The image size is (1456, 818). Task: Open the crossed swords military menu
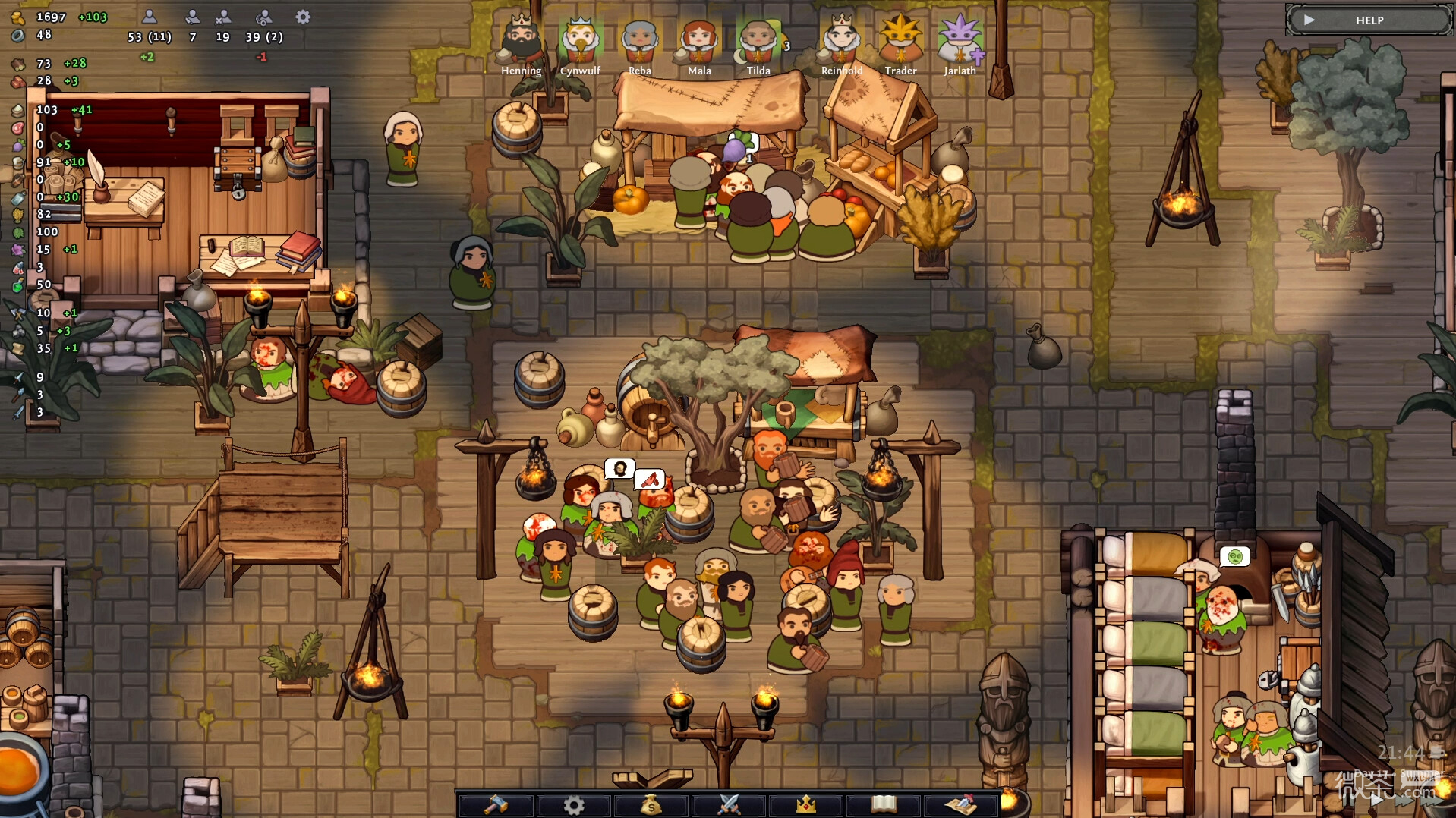pyautogui.click(x=729, y=804)
